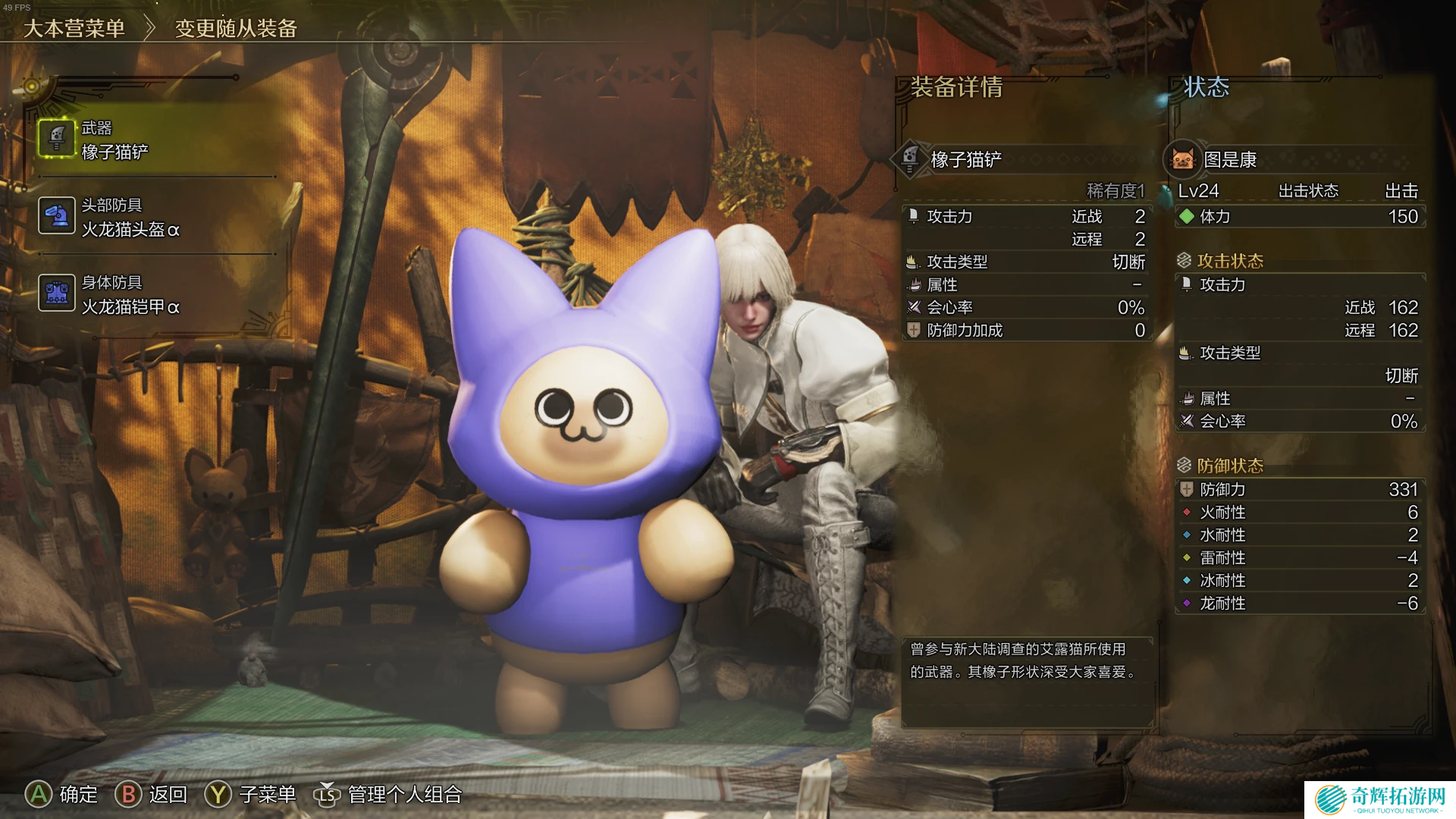Choose the 返回 back option
Viewport: 1456px width, 819px height.
pos(152,794)
